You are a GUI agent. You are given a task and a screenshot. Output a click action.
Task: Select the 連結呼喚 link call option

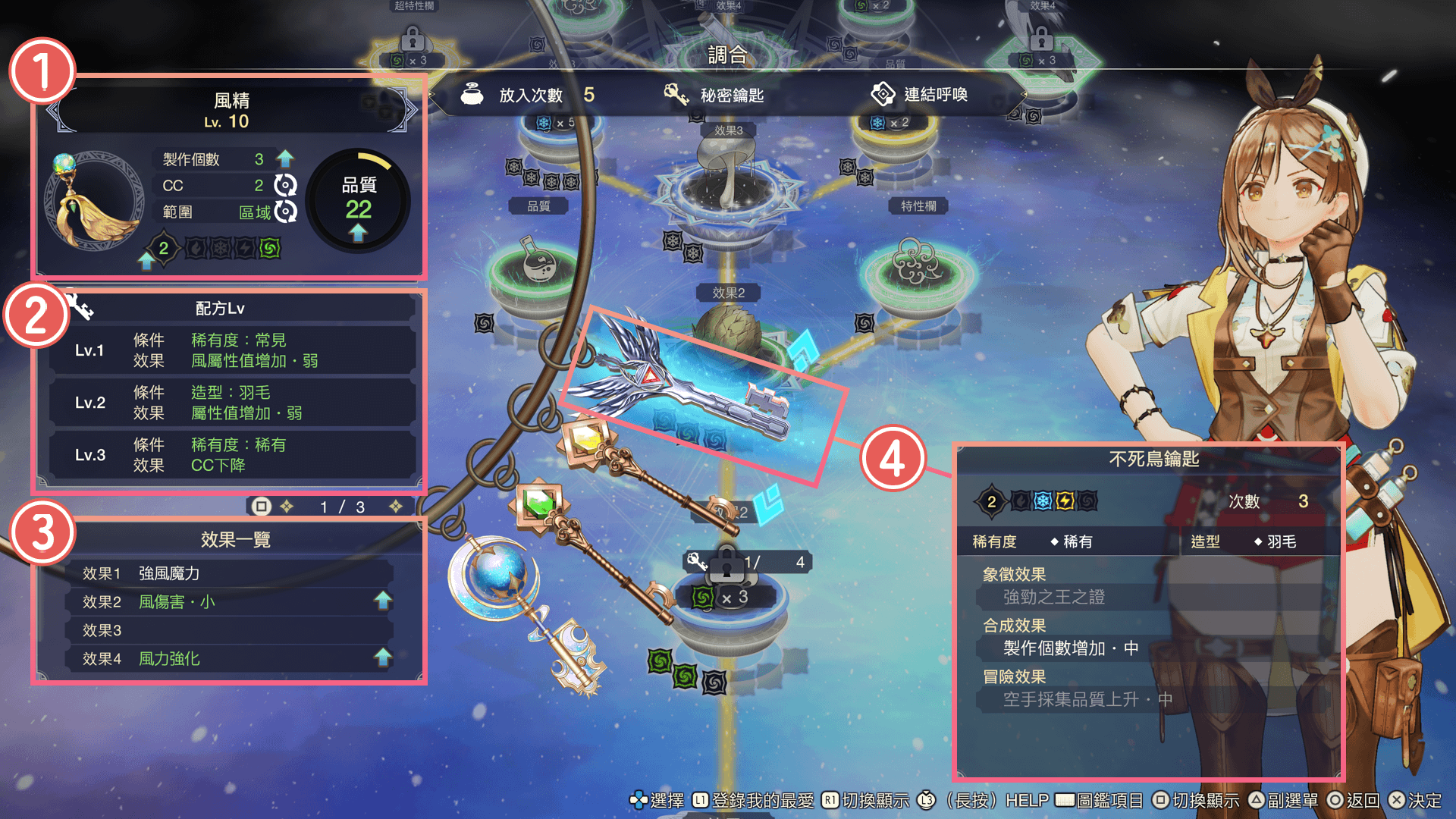click(x=919, y=95)
